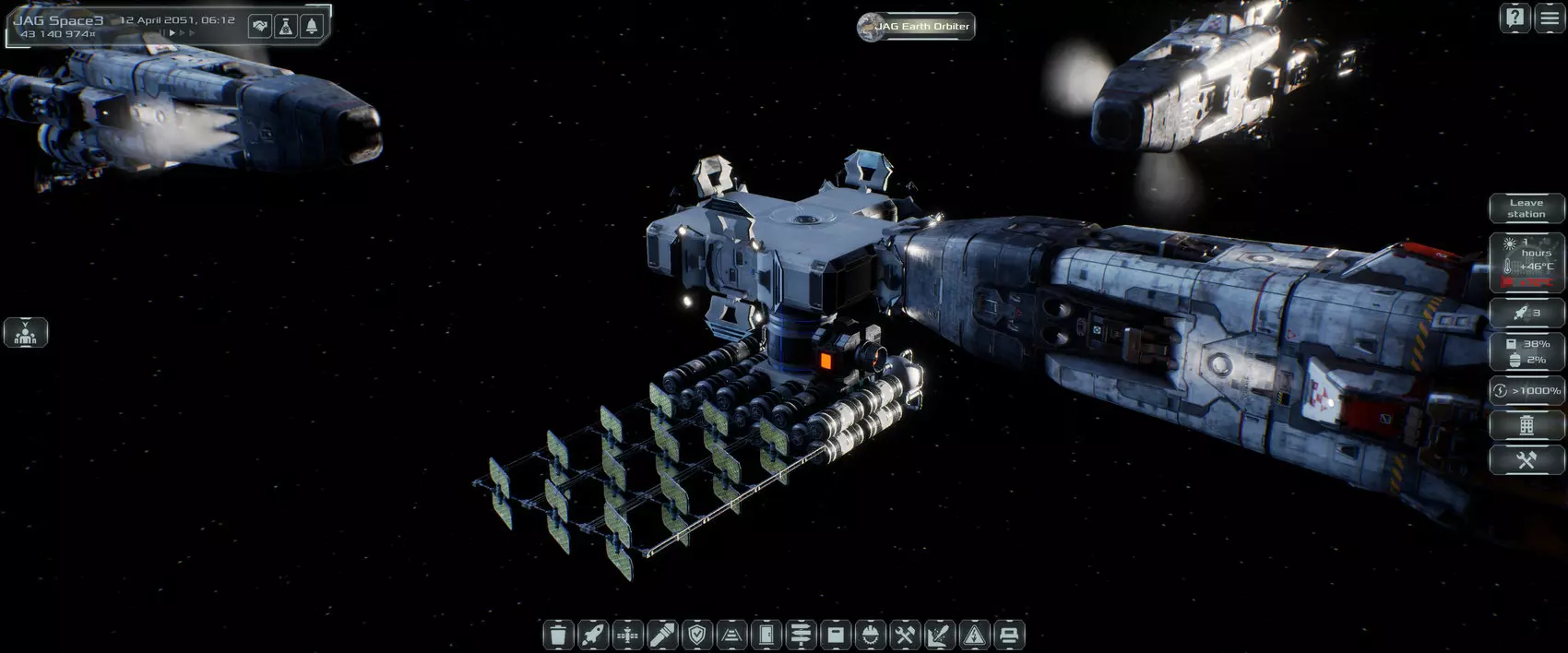The height and width of the screenshot is (653, 1568).
Task: Select the shield checkmark category
Action: pos(697,635)
